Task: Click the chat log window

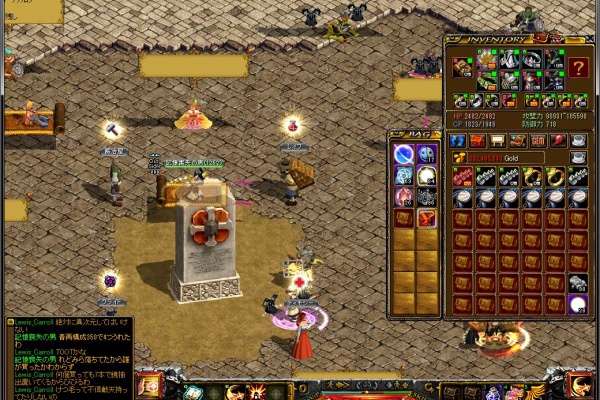Action: tap(68, 357)
